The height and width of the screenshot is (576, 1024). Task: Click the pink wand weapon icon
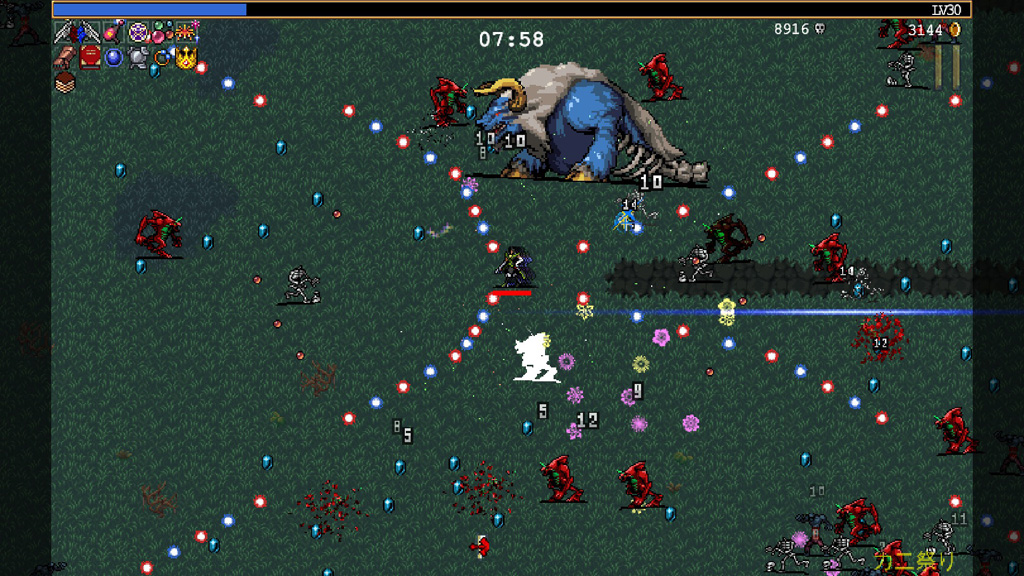pyautogui.click(x=113, y=33)
